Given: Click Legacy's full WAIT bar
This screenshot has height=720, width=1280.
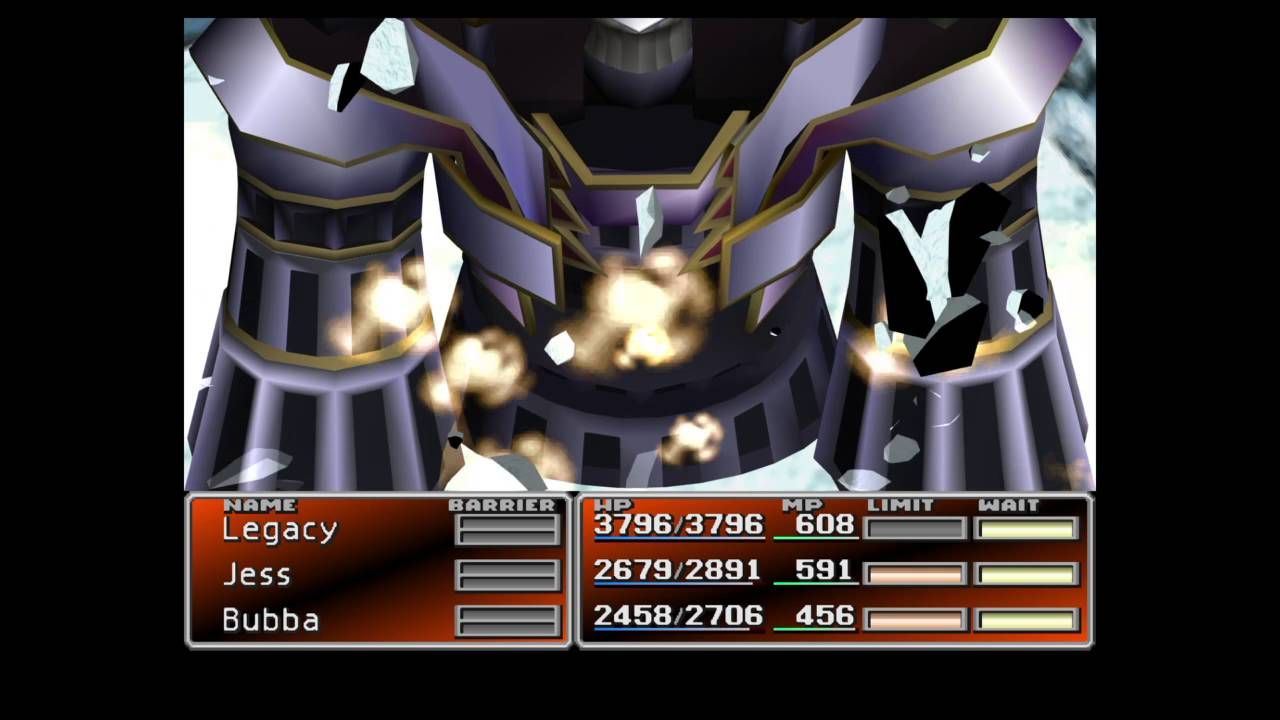Looking at the screenshot, I should pos(1025,527).
